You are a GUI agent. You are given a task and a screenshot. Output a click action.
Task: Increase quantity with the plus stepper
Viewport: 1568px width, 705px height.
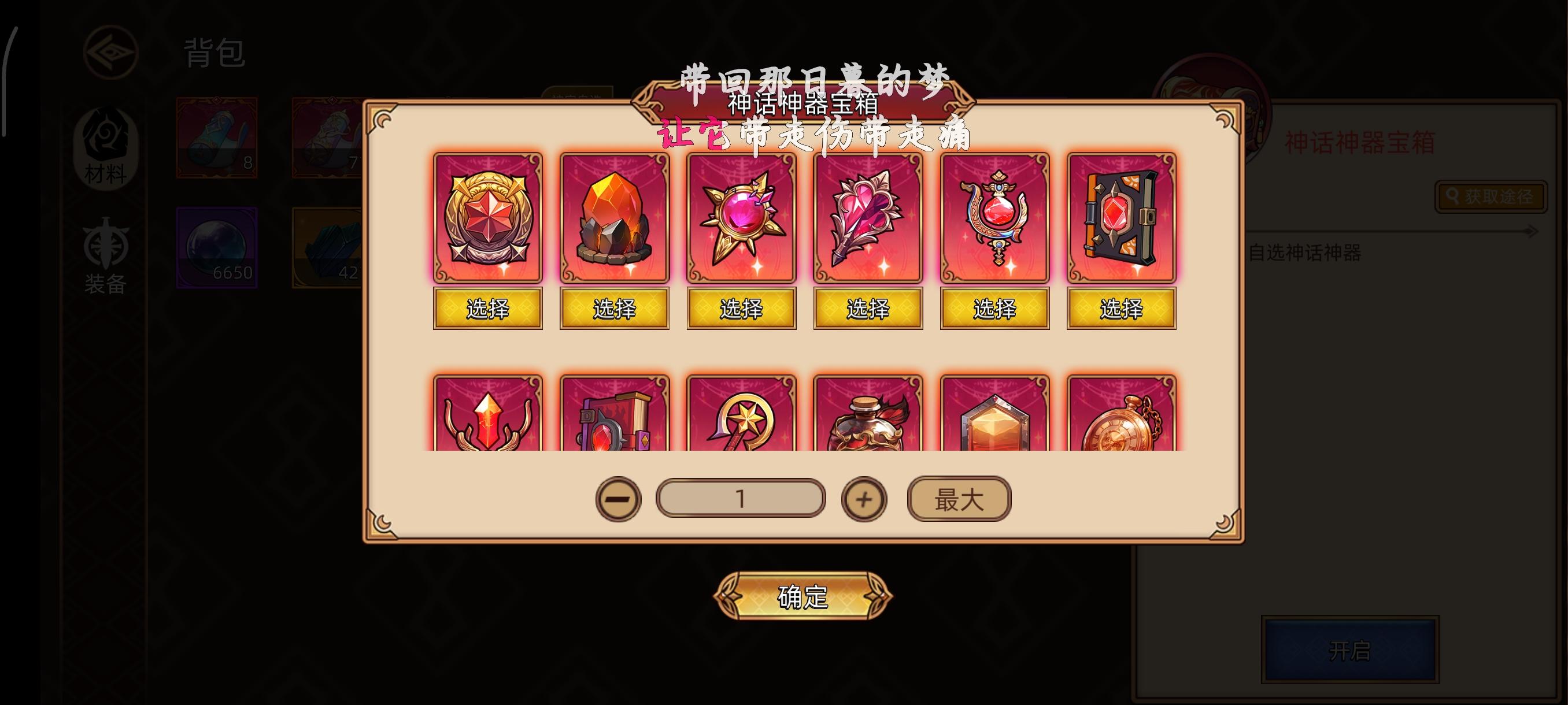pos(864,498)
